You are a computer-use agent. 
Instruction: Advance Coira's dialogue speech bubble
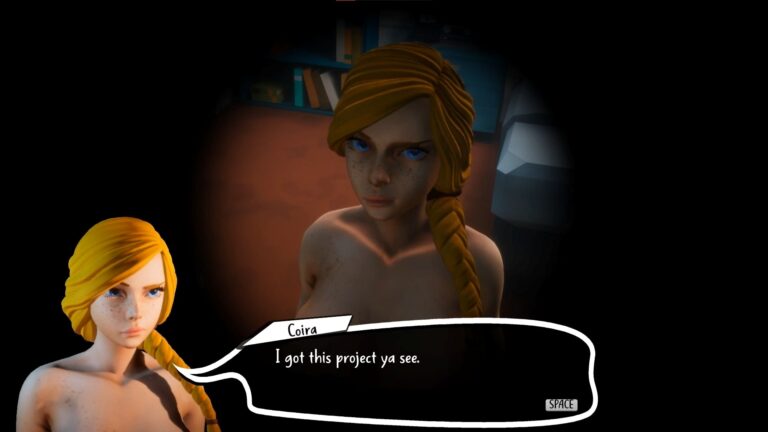[561, 404]
